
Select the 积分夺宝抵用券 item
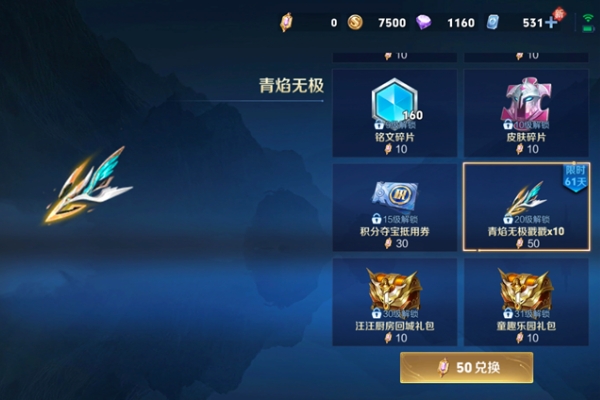[x=394, y=208]
